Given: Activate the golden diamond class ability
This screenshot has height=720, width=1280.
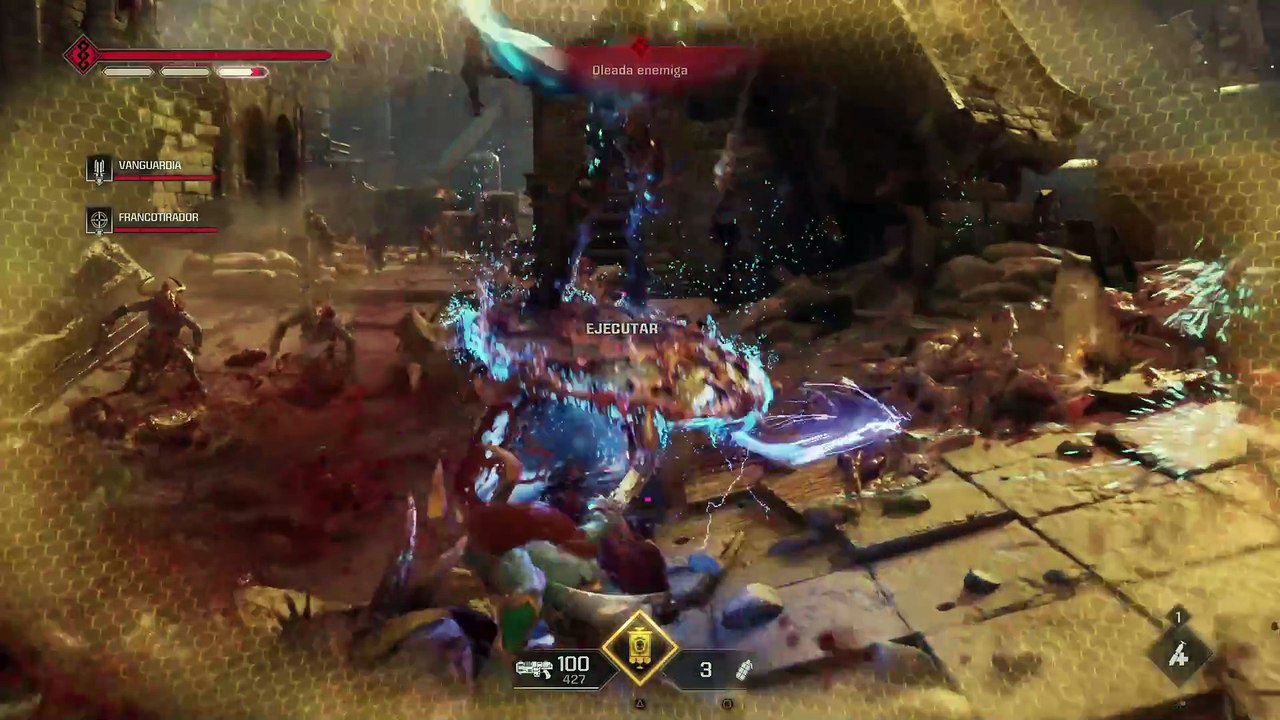Looking at the screenshot, I should click(x=640, y=650).
